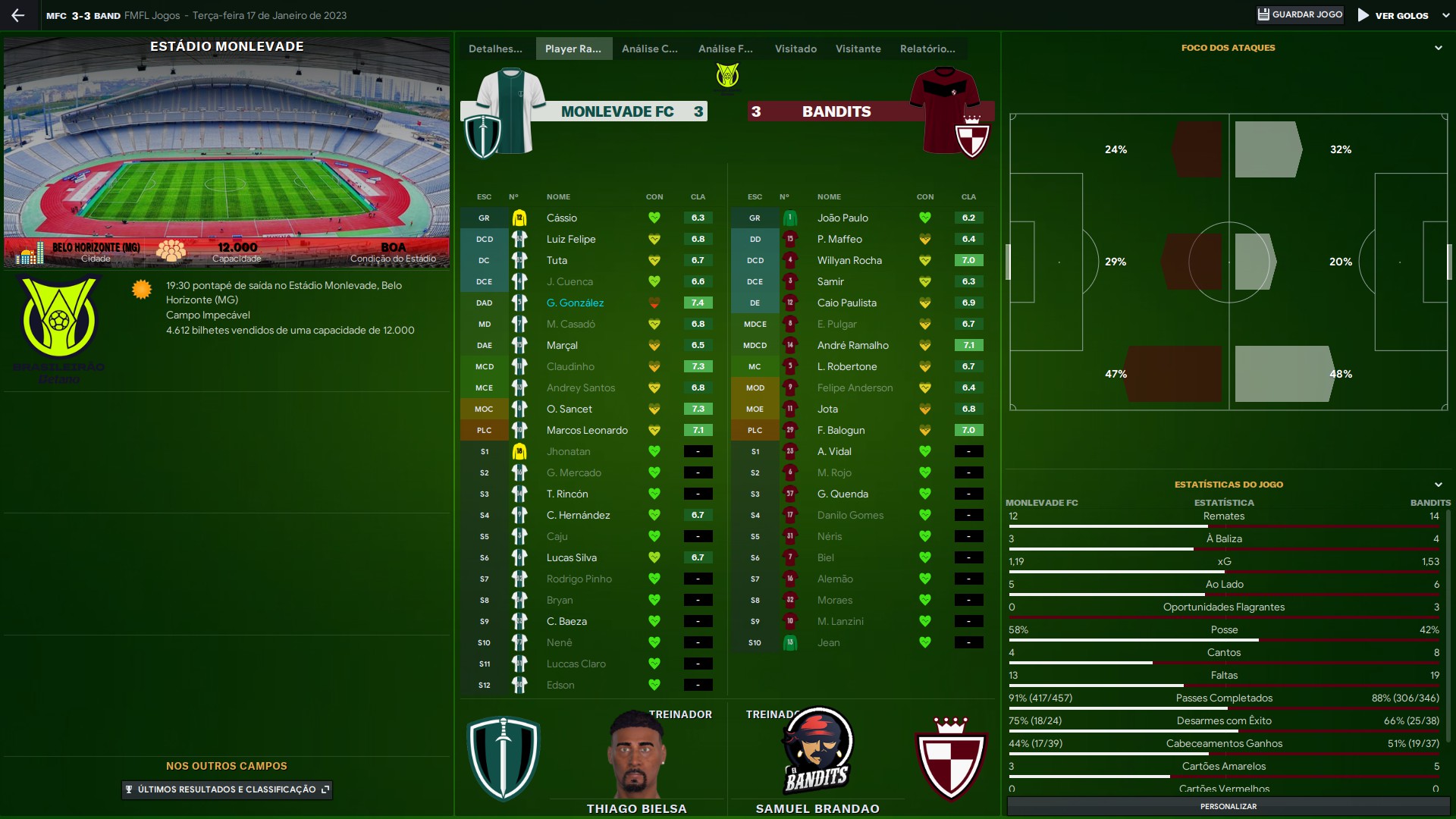This screenshot has width=1456, height=819.
Task: Open Últimos Resultados e Classificação
Action: 227,789
